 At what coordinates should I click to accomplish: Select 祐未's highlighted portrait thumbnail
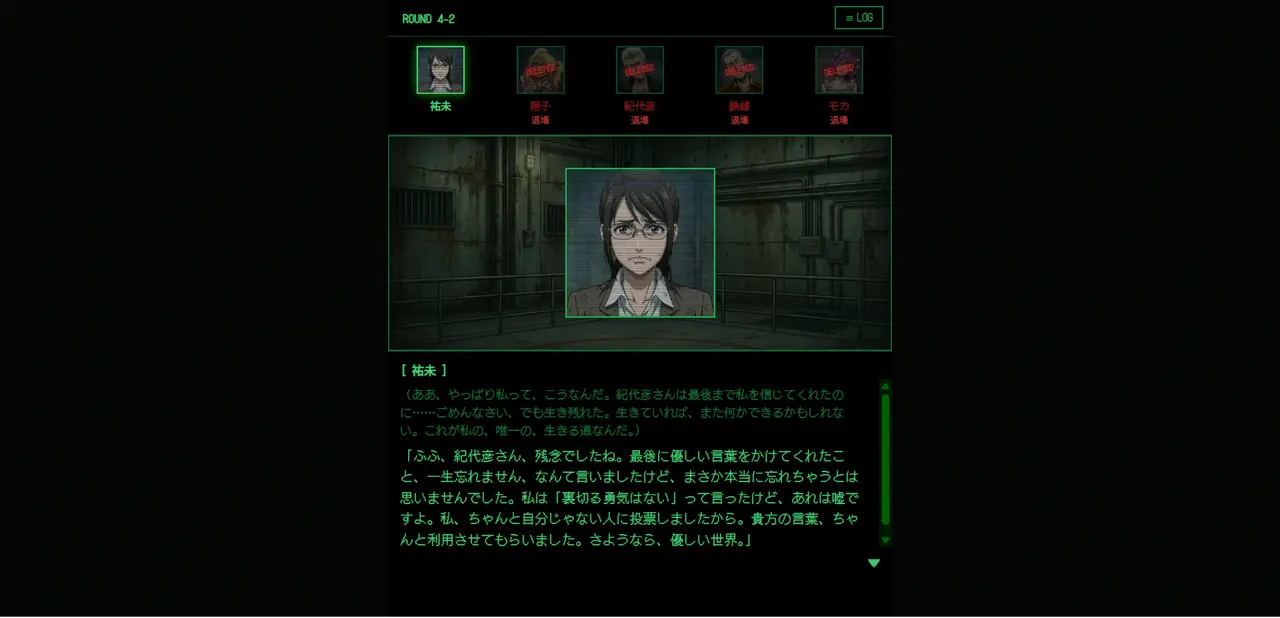[x=440, y=70]
